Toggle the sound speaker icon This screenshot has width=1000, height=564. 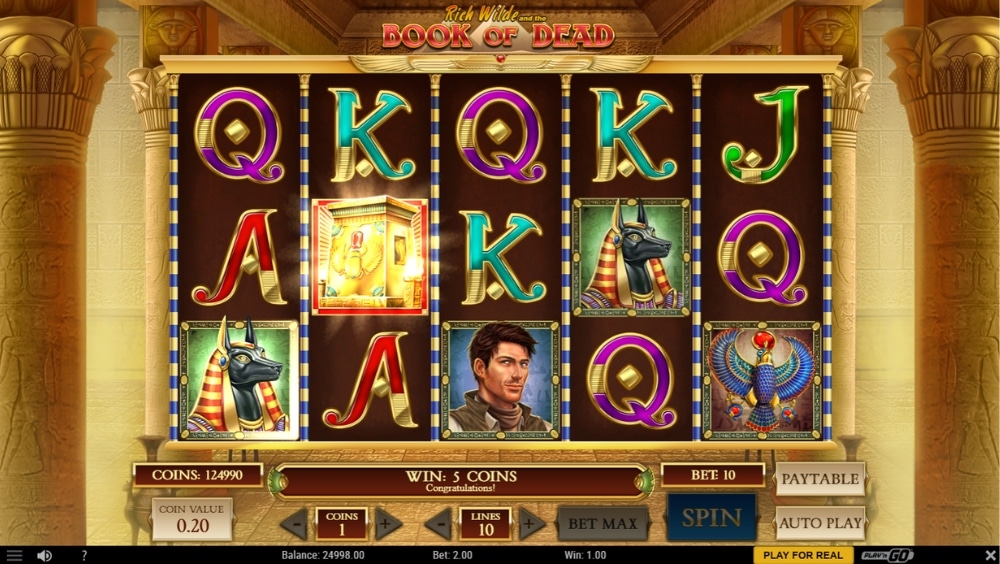44,555
